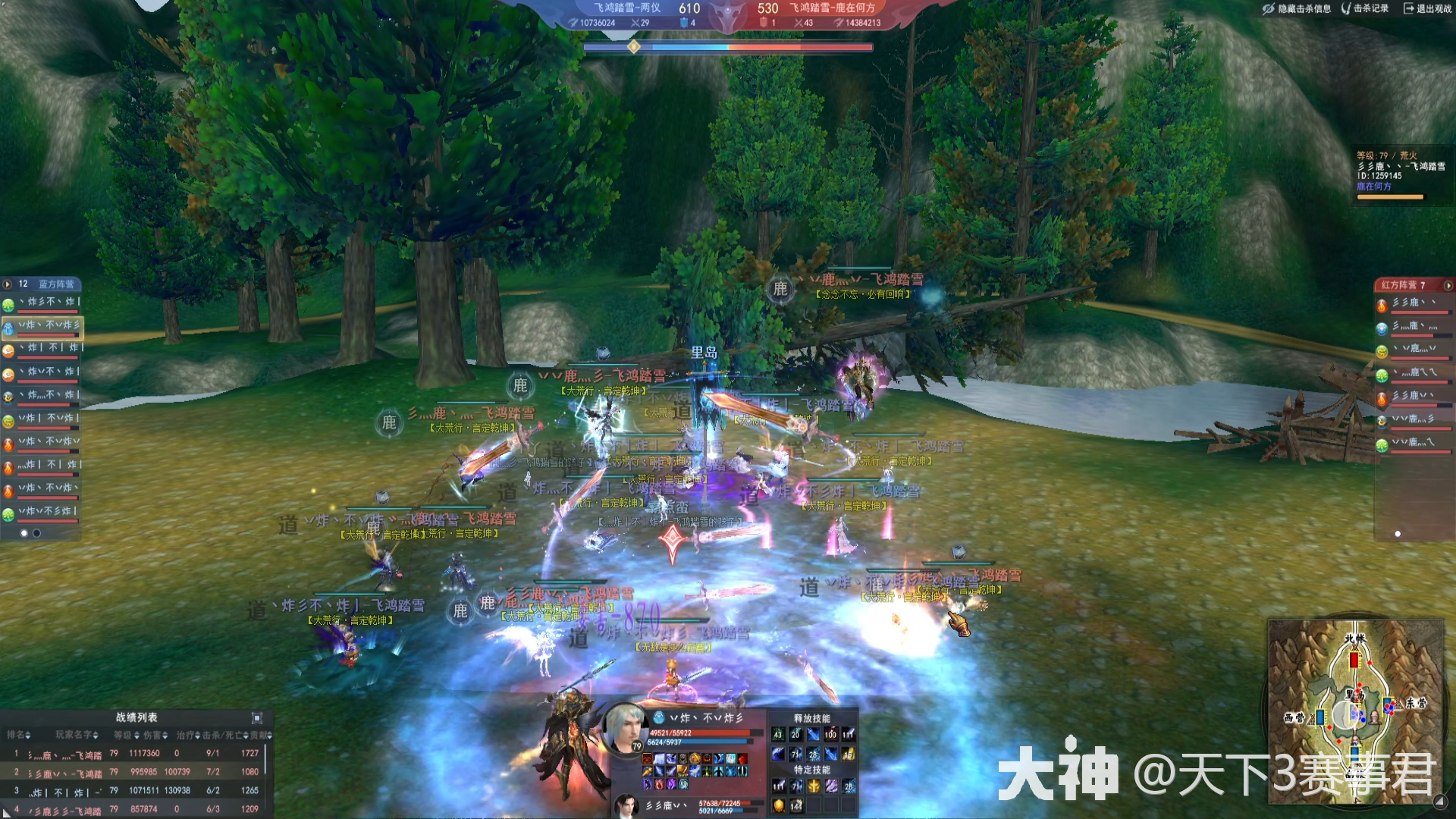Open the 击杀记录 kill record
This screenshot has height=819, width=1456.
[x=1365, y=8]
